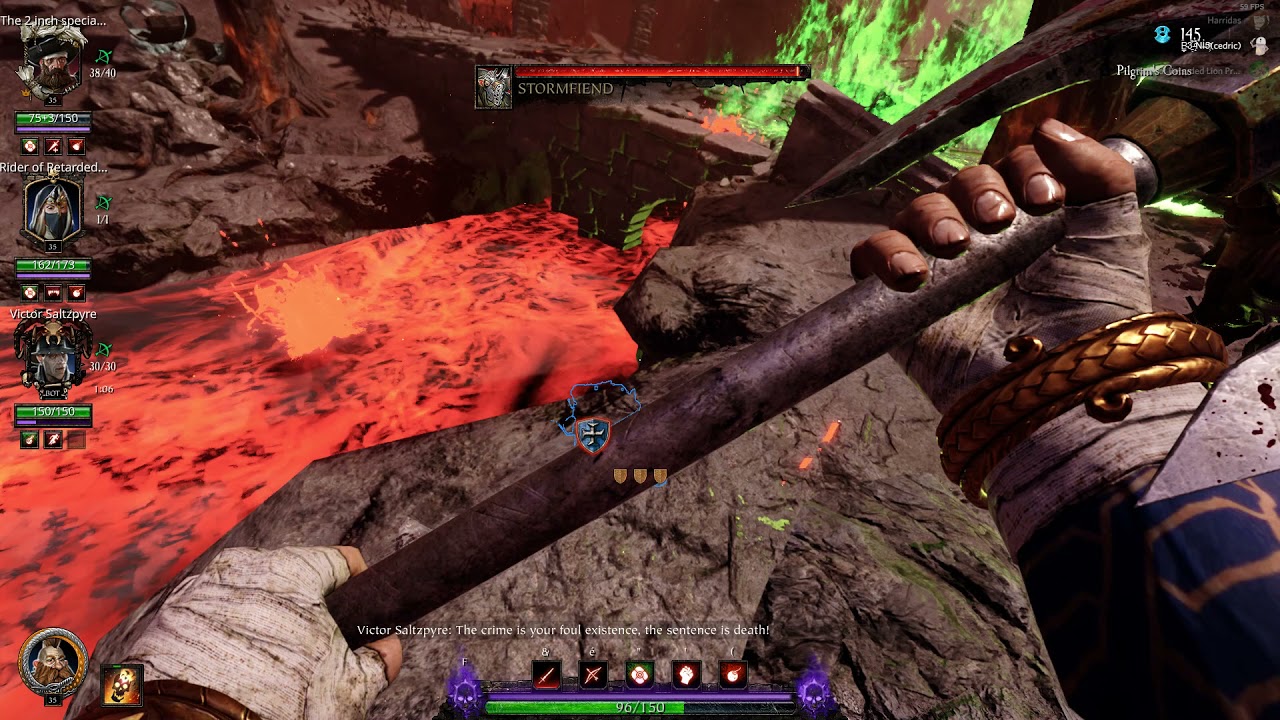
Task: Click the Stormfiend boss portrait icon
Action: click(x=493, y=88)
